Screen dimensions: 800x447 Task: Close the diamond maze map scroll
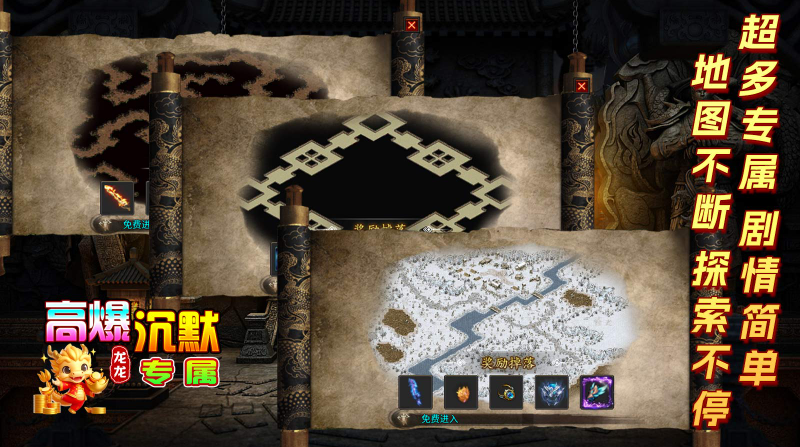tap(582, 86)
